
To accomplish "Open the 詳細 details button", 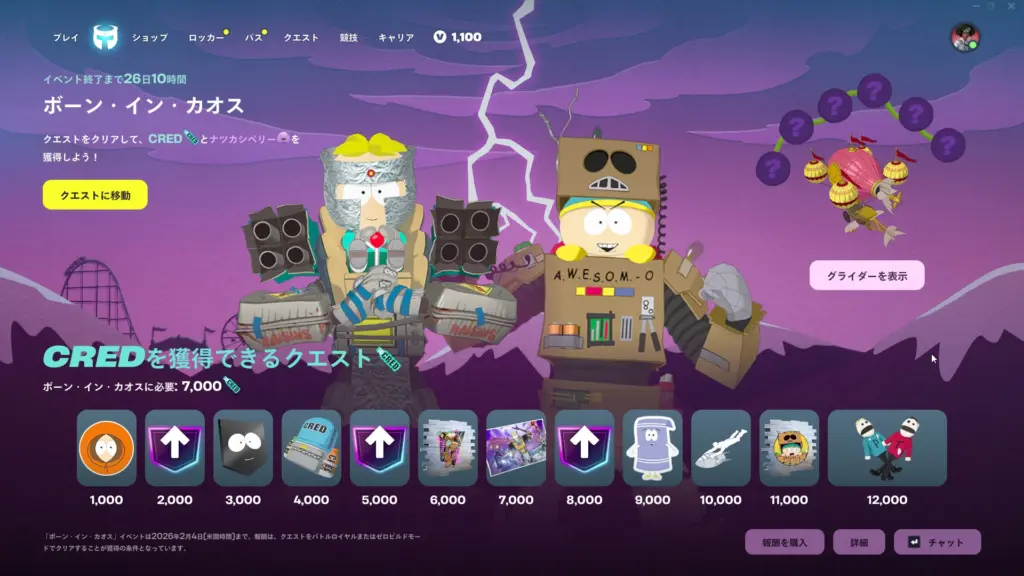I will (859, 542).
